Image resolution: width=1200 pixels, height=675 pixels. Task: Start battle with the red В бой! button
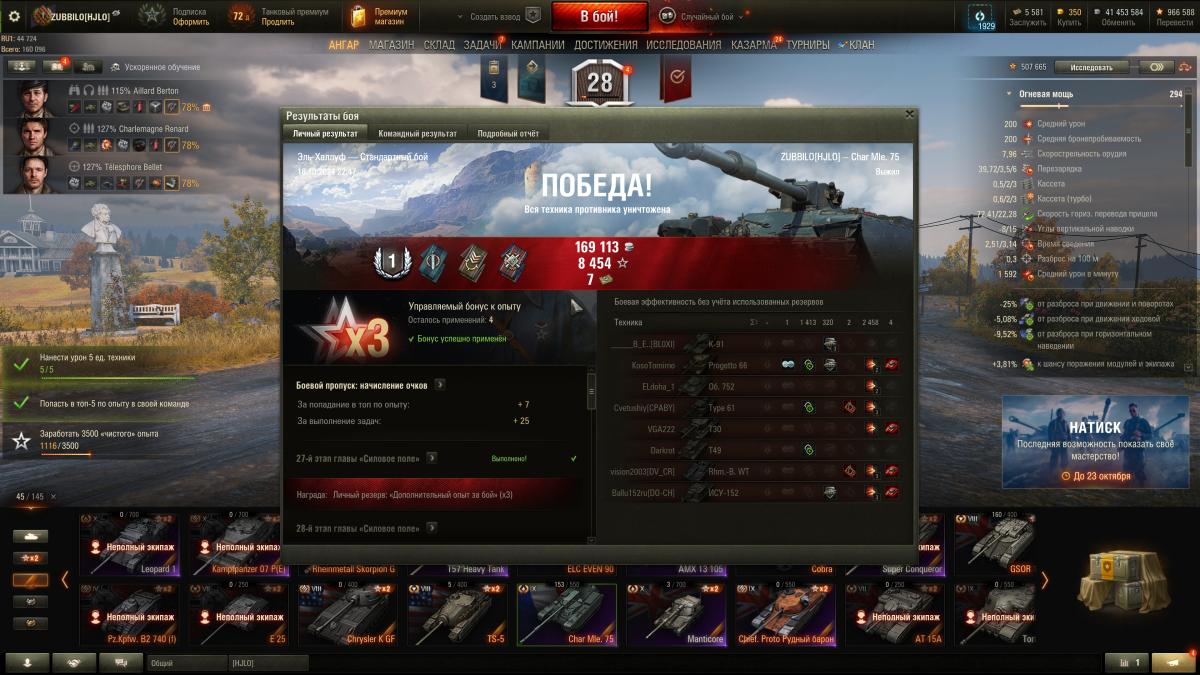click(599, 16)
